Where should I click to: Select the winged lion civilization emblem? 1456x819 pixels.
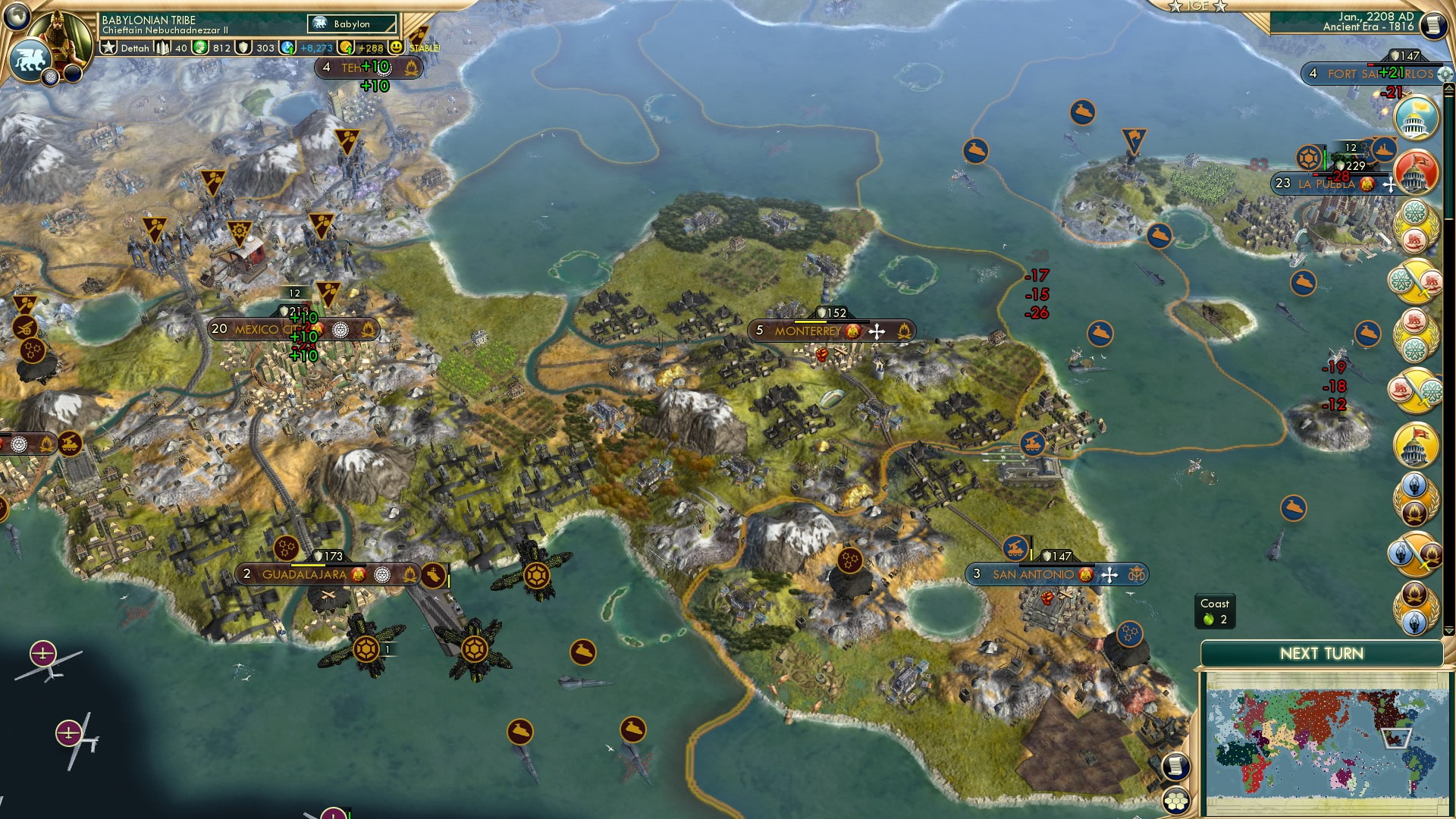pos(30,59)
